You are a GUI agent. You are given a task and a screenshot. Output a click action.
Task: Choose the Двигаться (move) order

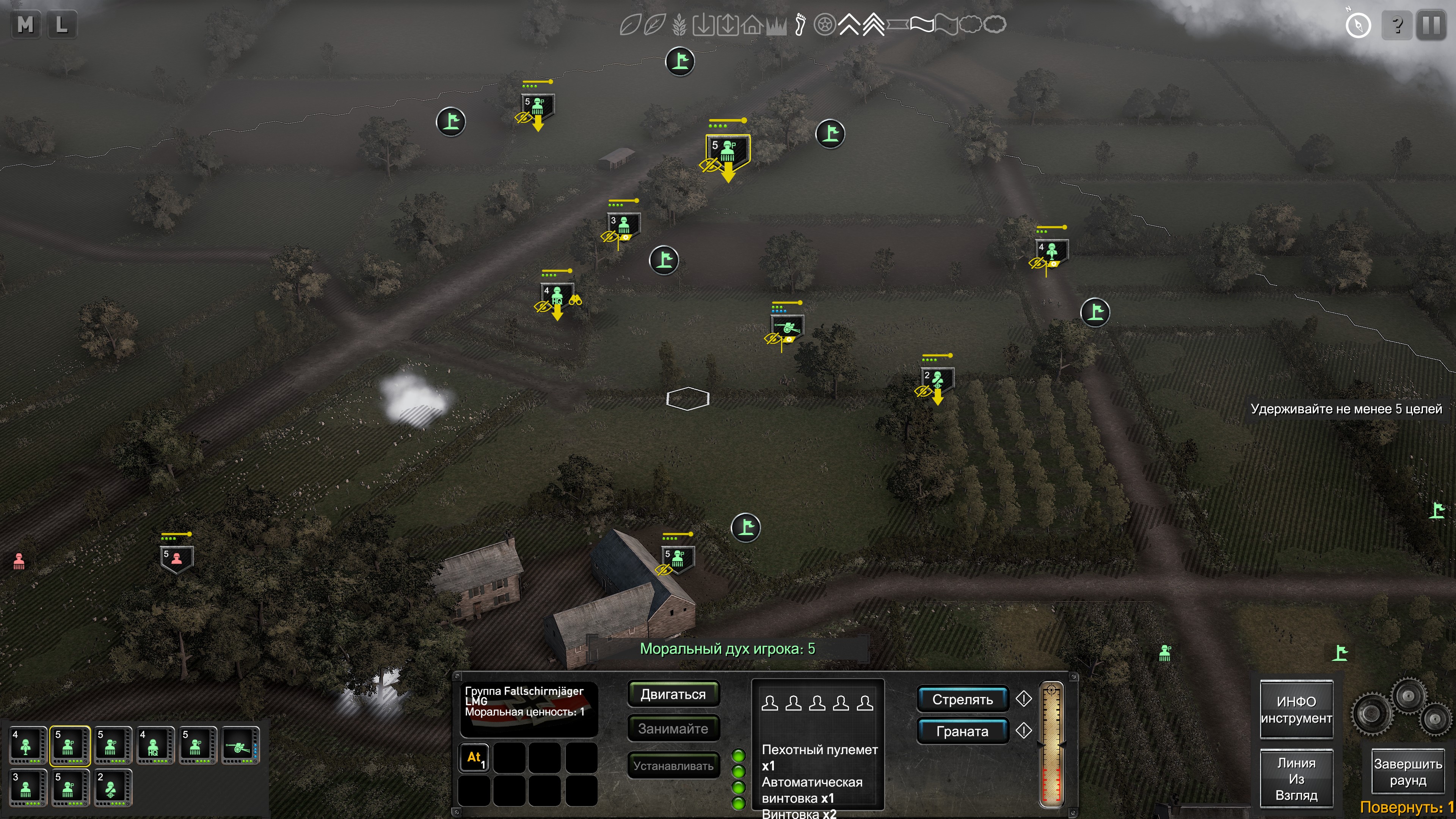click(x=673, y=694)
